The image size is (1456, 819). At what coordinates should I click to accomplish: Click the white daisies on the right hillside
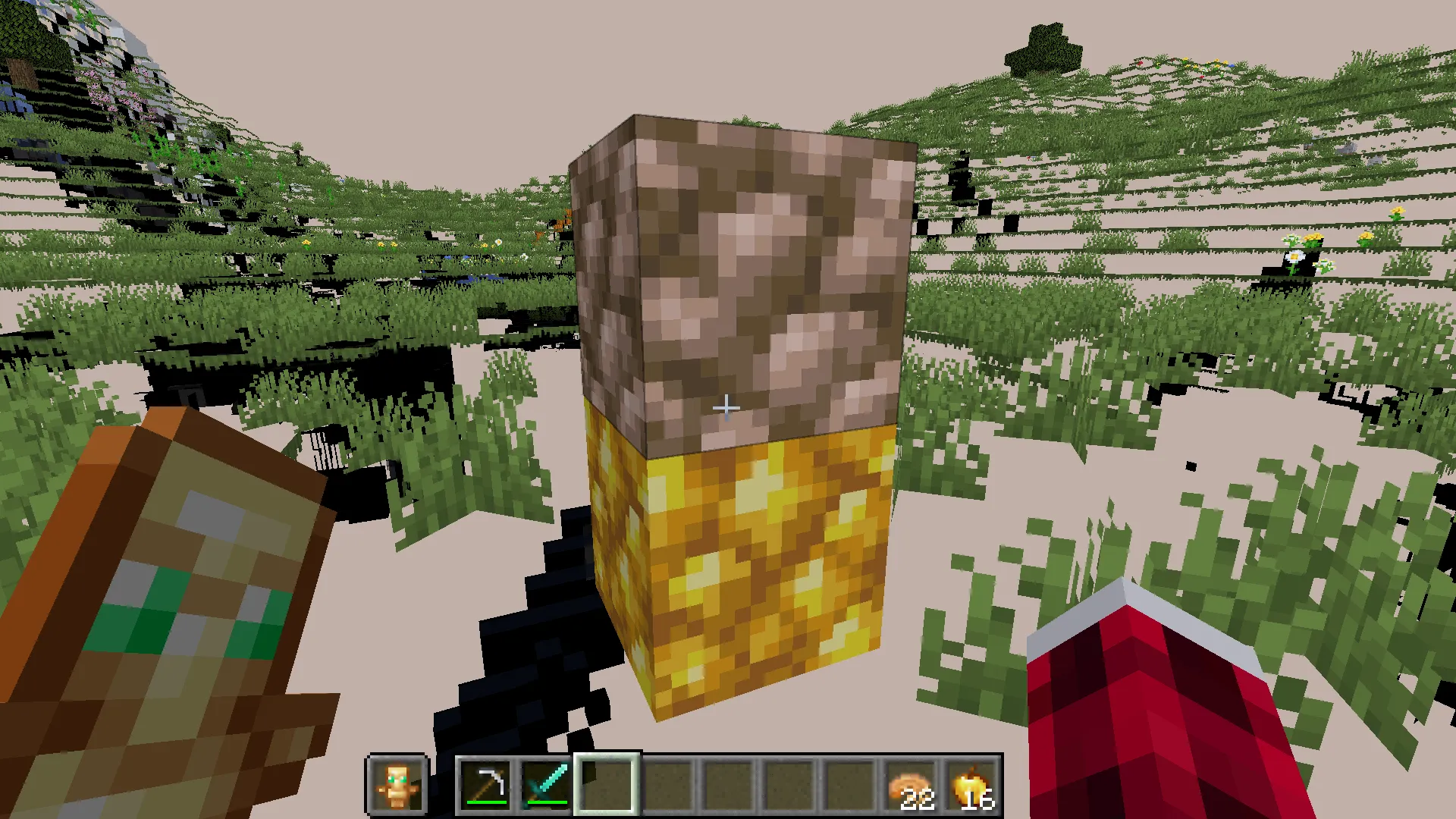[x=1297, y=258]
